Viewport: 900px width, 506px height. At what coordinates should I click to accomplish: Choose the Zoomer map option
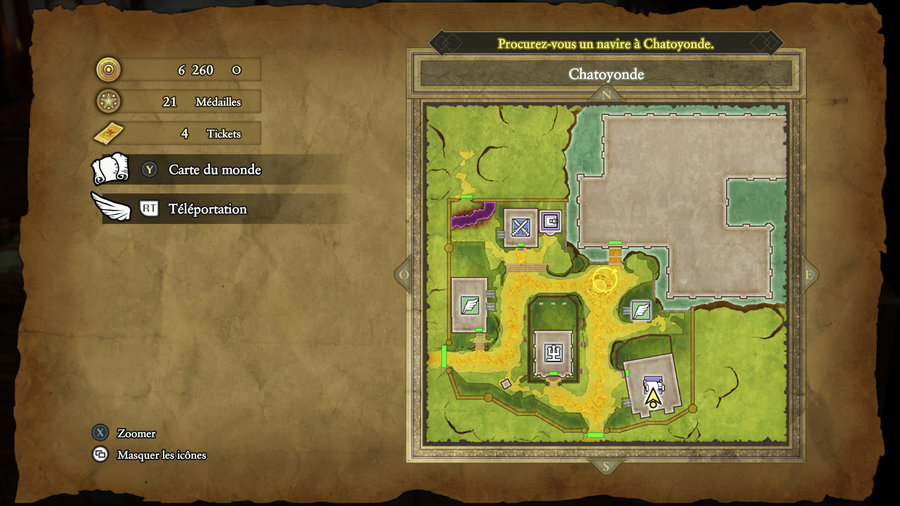coord(136,433)
